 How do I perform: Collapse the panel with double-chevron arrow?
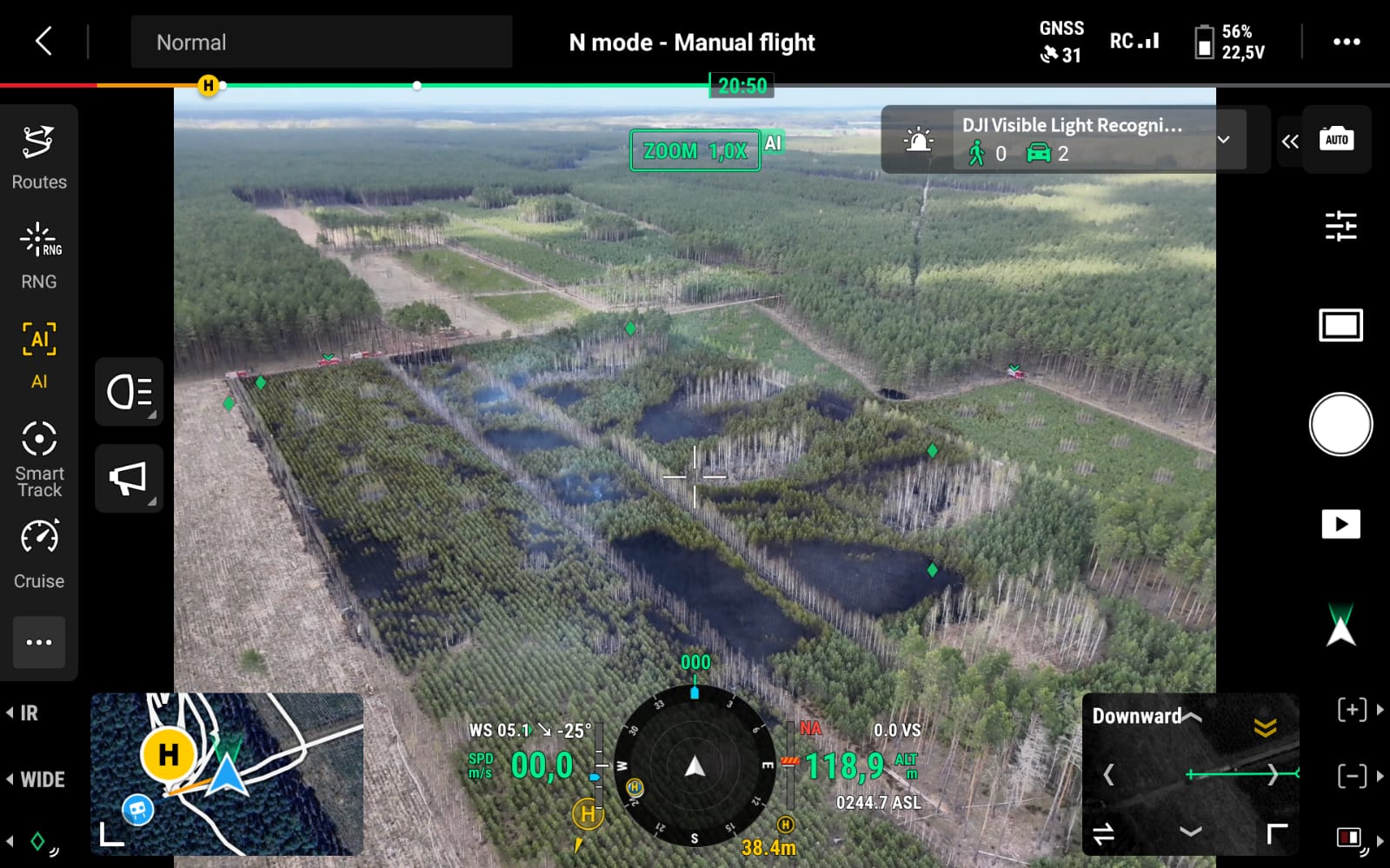tap(1289, 141)
